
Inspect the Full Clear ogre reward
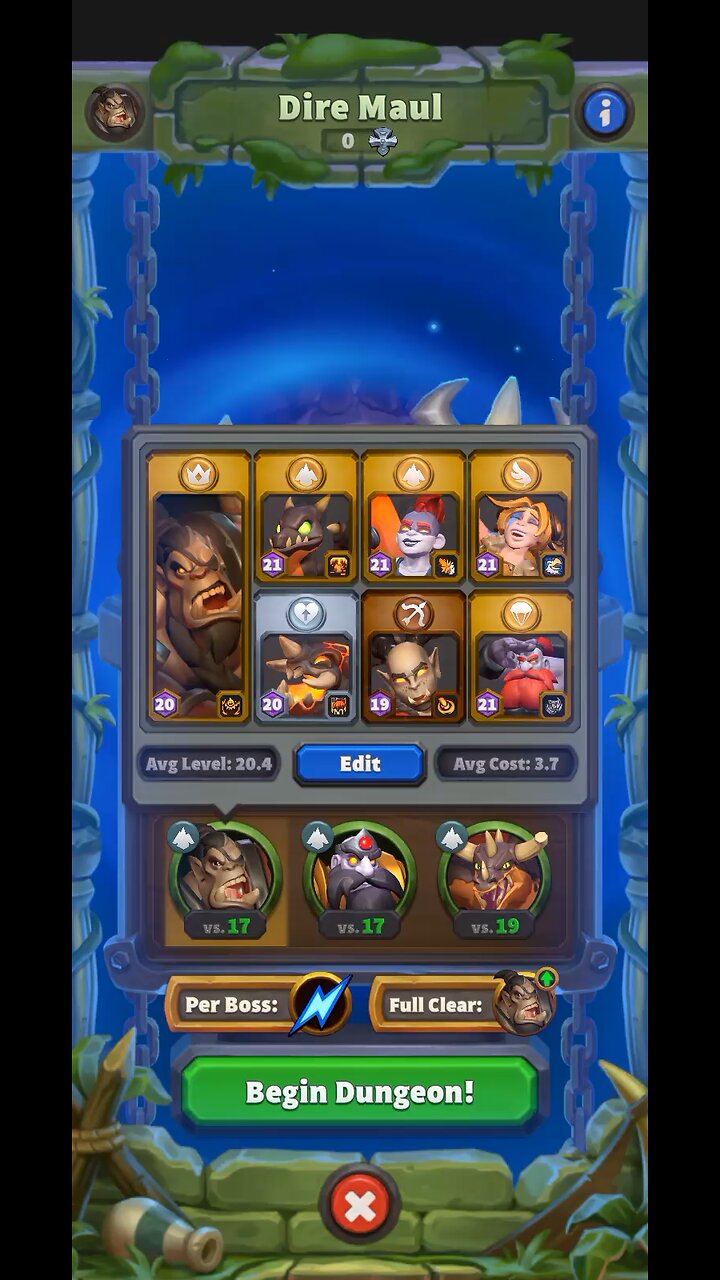(x=525, y=1002)
